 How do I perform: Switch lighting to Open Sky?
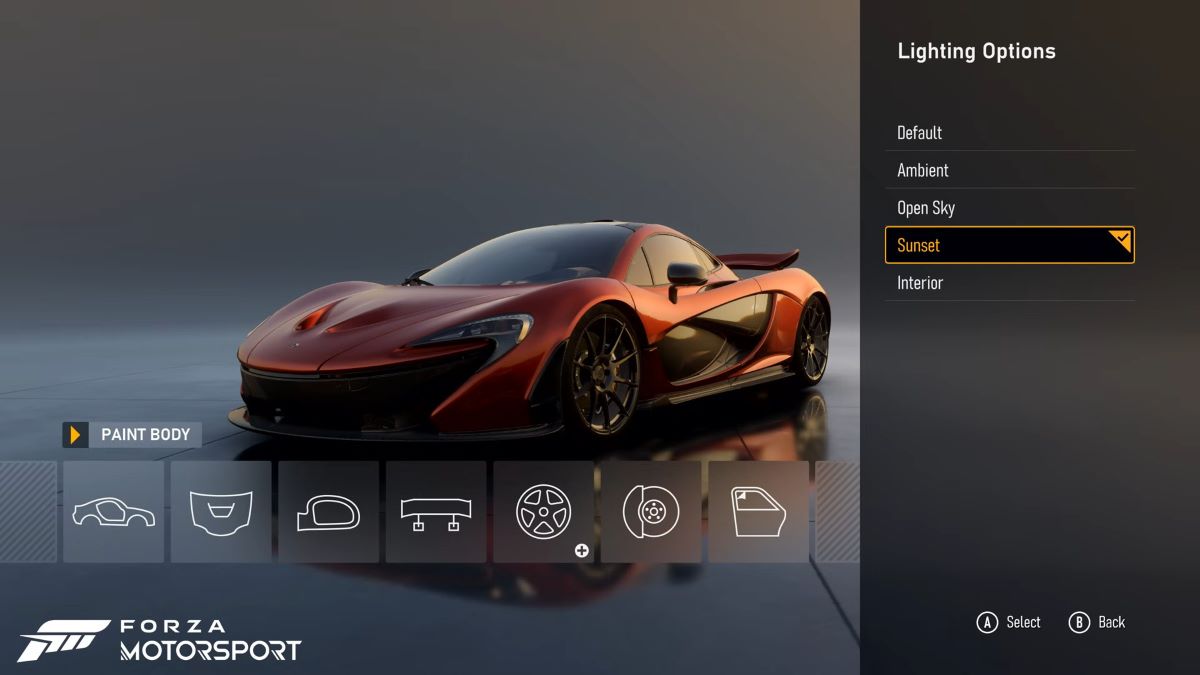point(1009,208)
